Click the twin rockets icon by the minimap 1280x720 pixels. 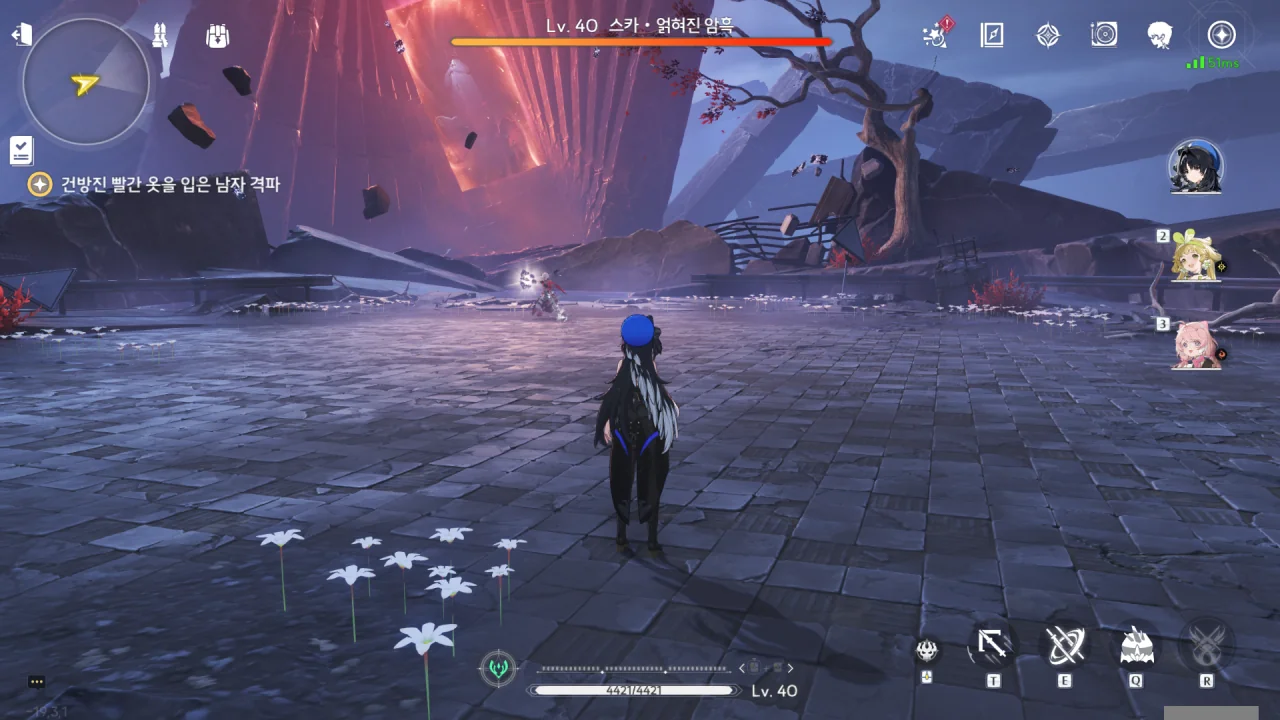159,36
